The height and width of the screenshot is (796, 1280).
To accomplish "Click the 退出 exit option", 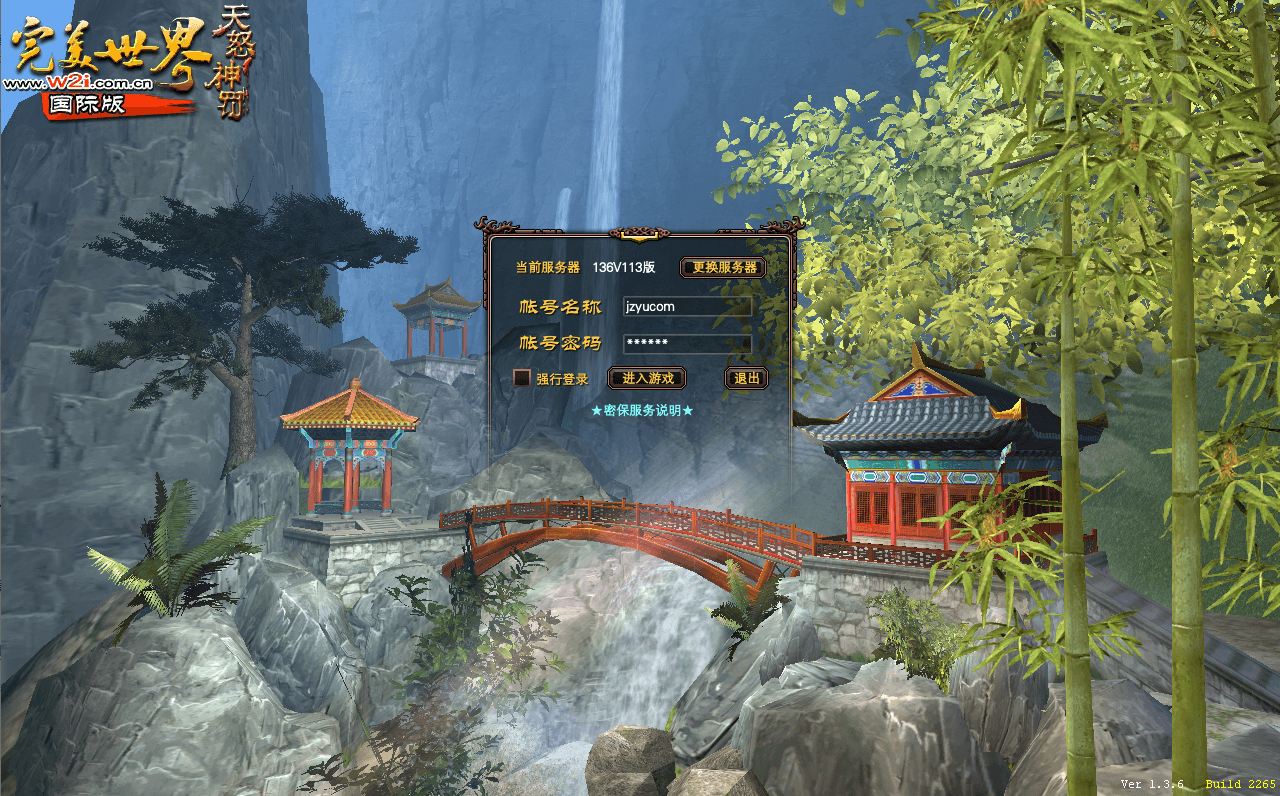I will [746, 379].
